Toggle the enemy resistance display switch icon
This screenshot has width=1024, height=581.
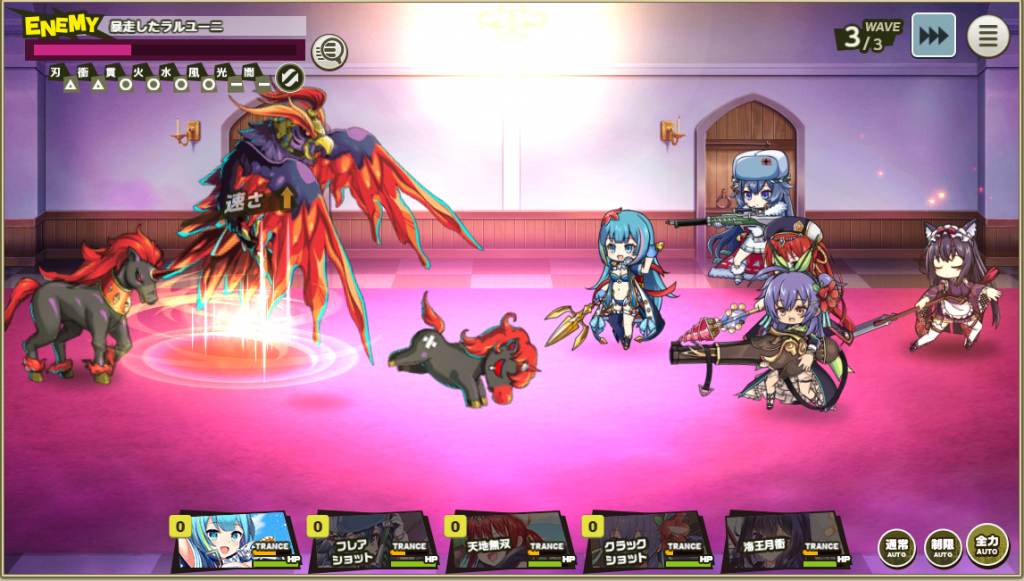289,77
